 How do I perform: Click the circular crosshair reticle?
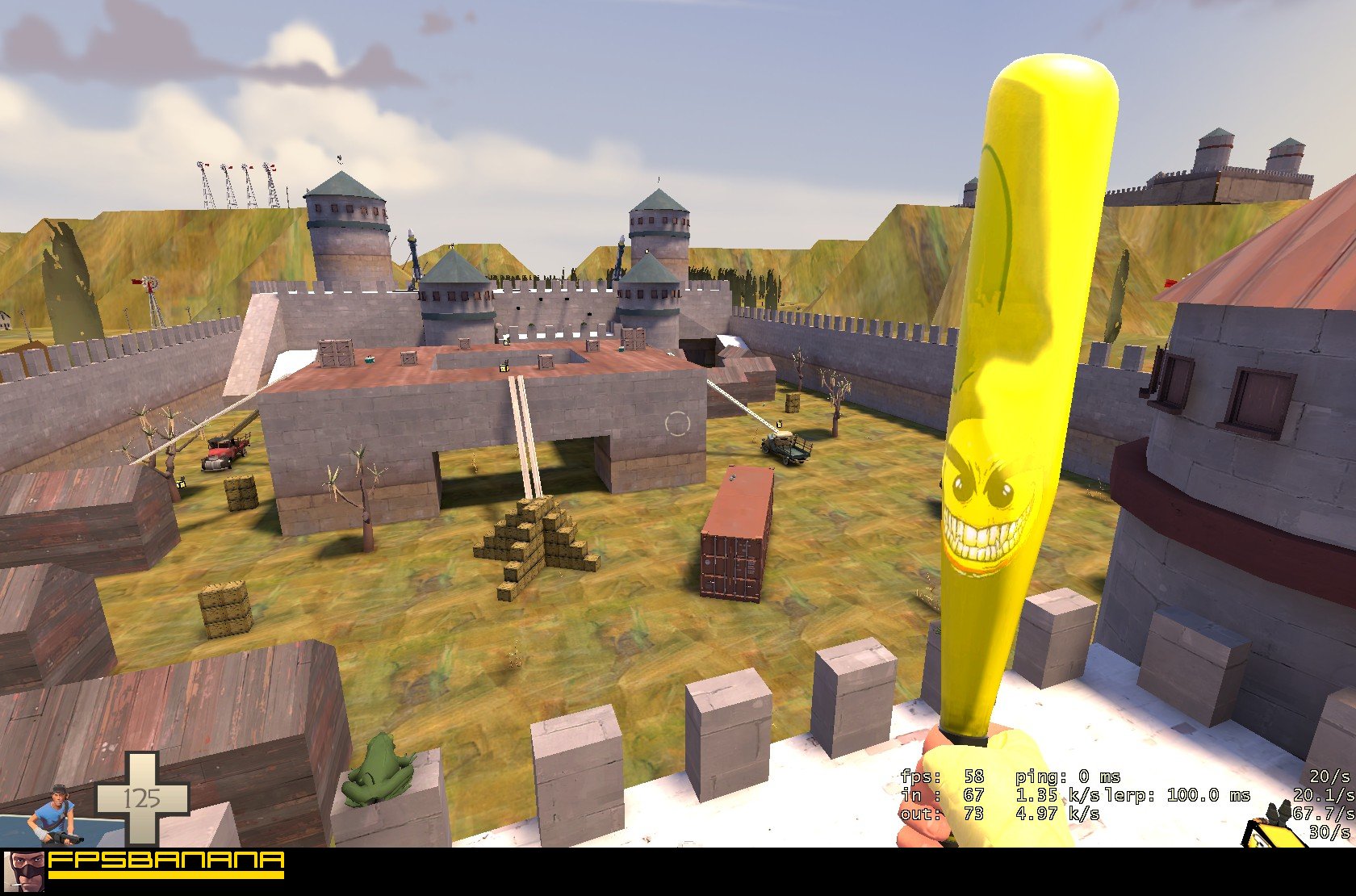point(676,421)
